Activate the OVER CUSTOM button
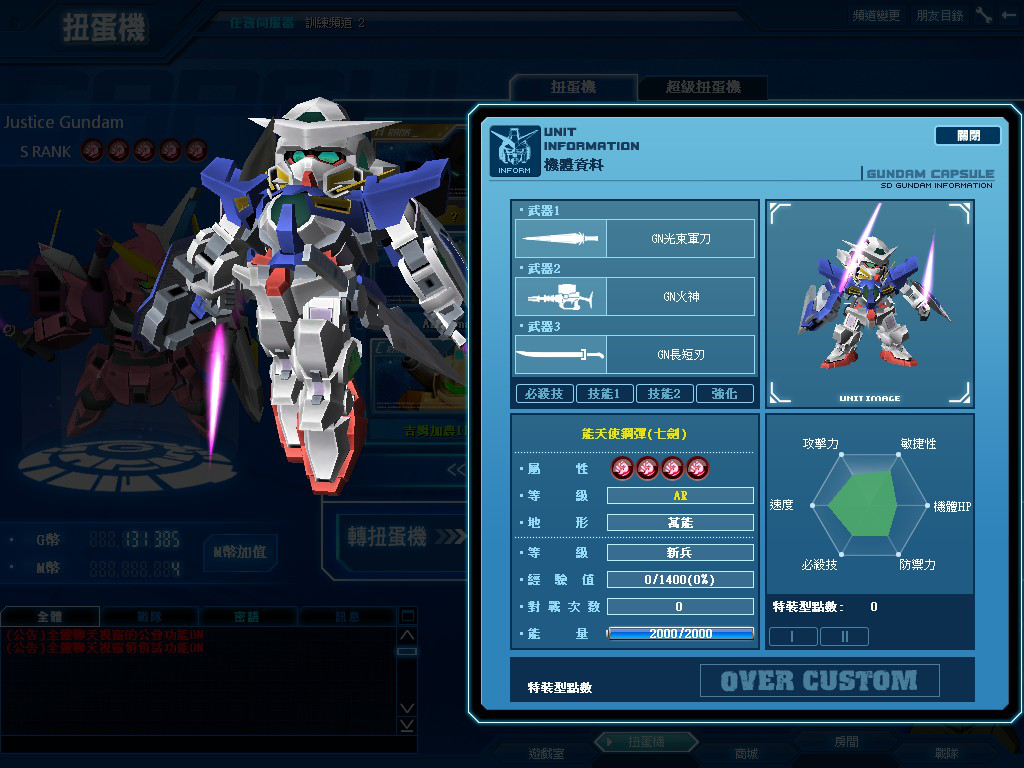This screenshot has height=768, width=1024. pyautogui.click(x=819, y=681)
